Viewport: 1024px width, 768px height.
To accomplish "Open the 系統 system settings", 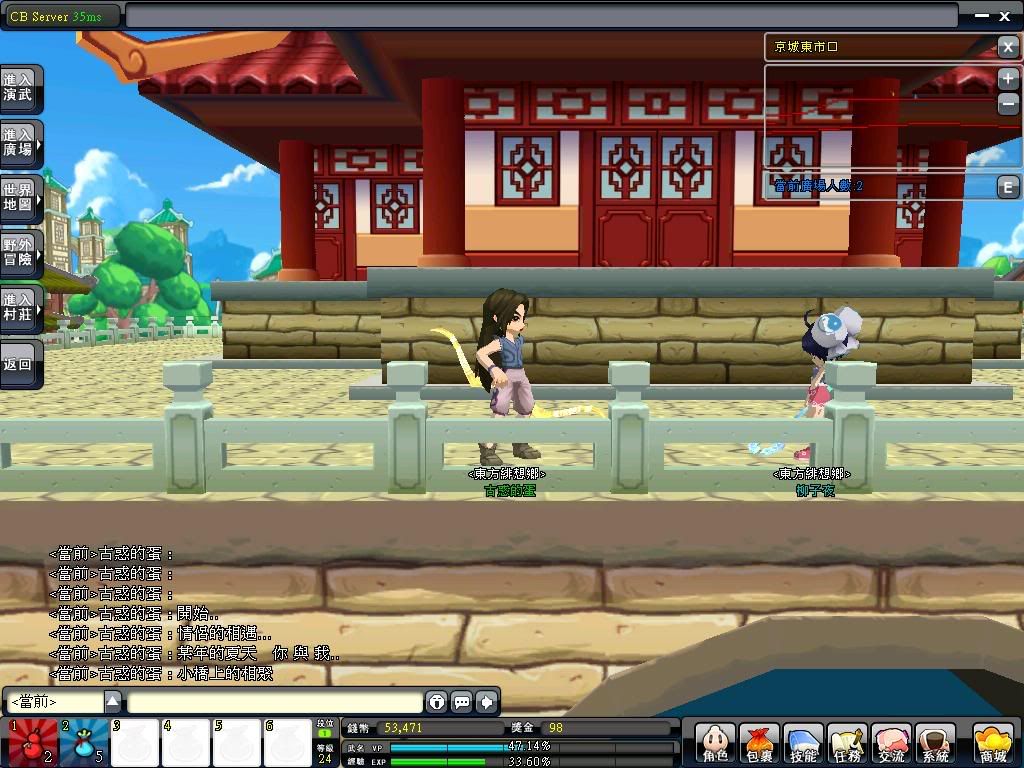I will [x=935, y=744].
